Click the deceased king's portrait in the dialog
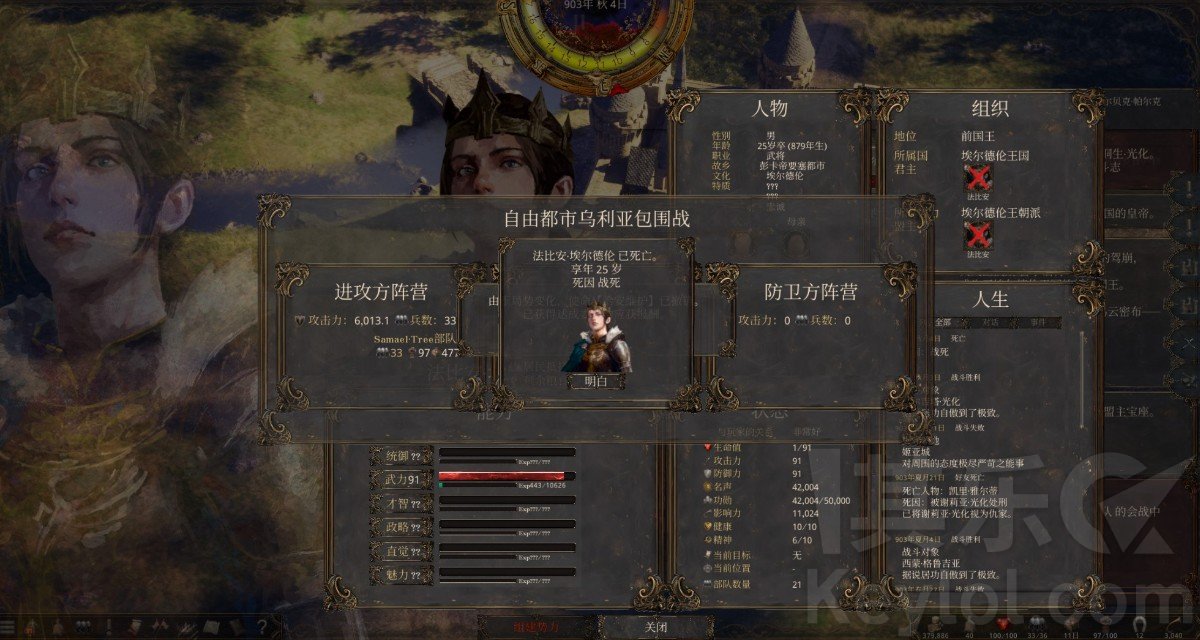 (x=596, y=337)
